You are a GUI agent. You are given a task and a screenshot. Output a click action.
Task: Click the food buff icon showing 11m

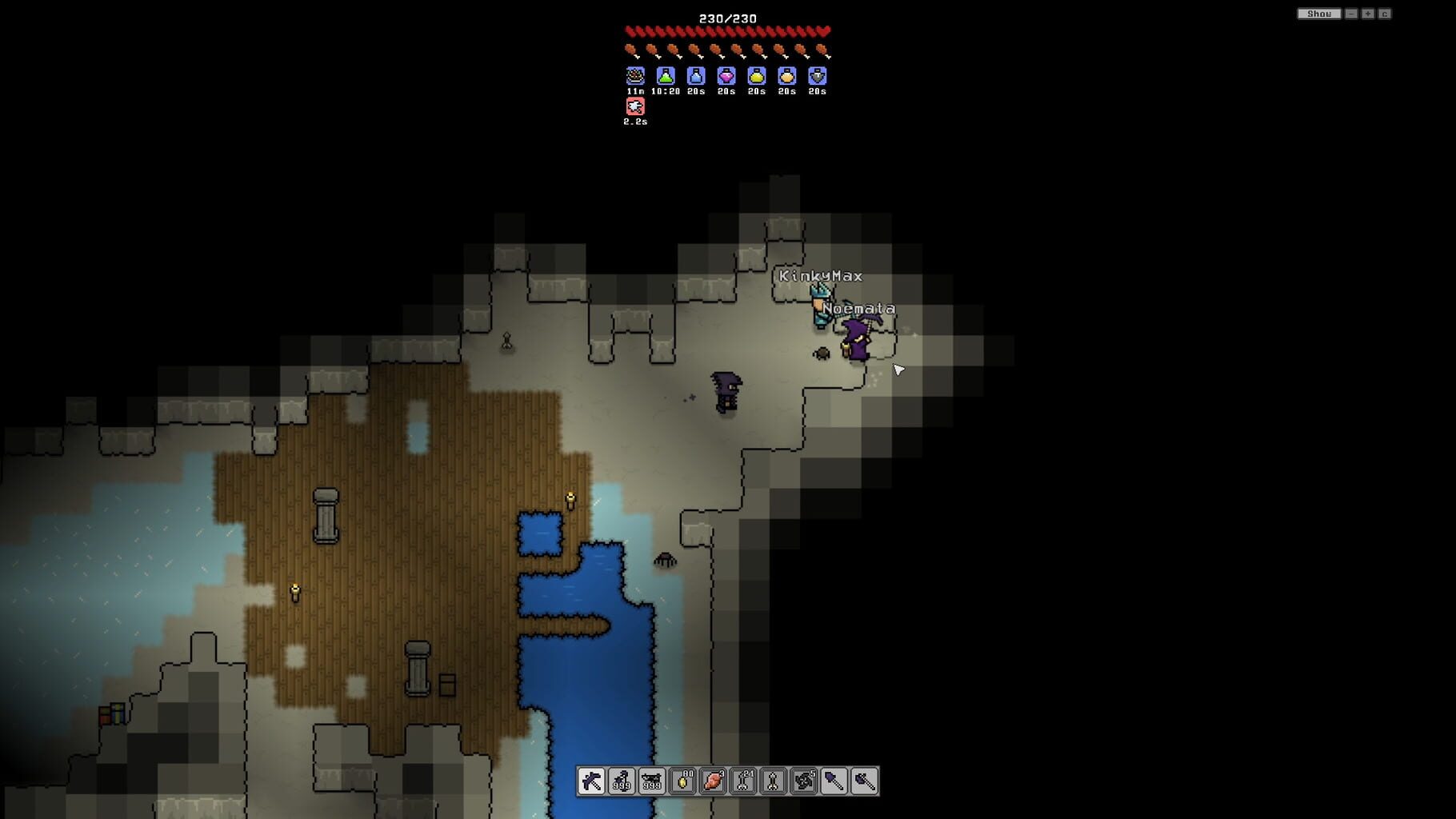[634, 78]
